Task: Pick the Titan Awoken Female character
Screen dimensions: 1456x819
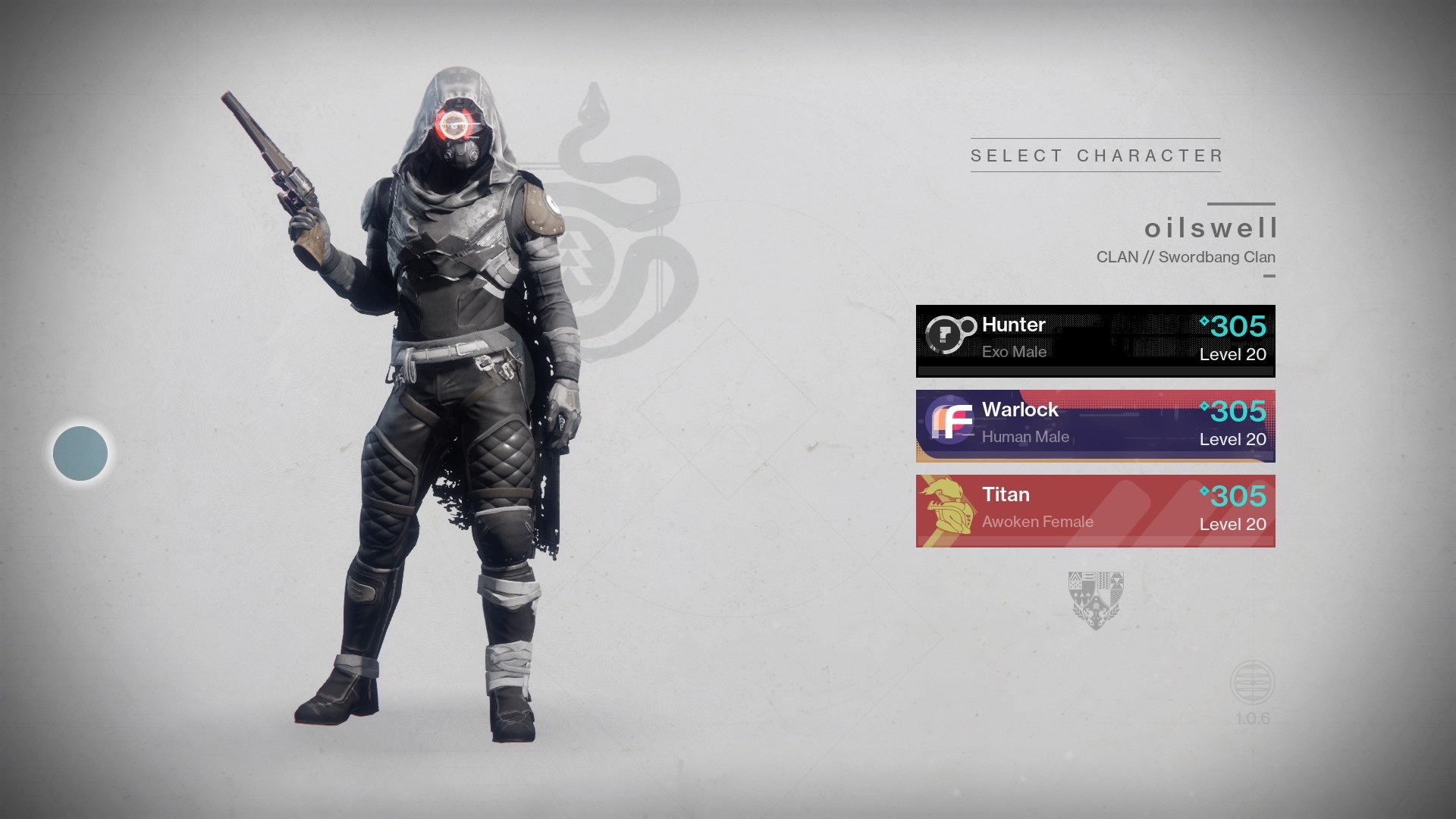Action: pyautogui.click(x=1095, y=510)
